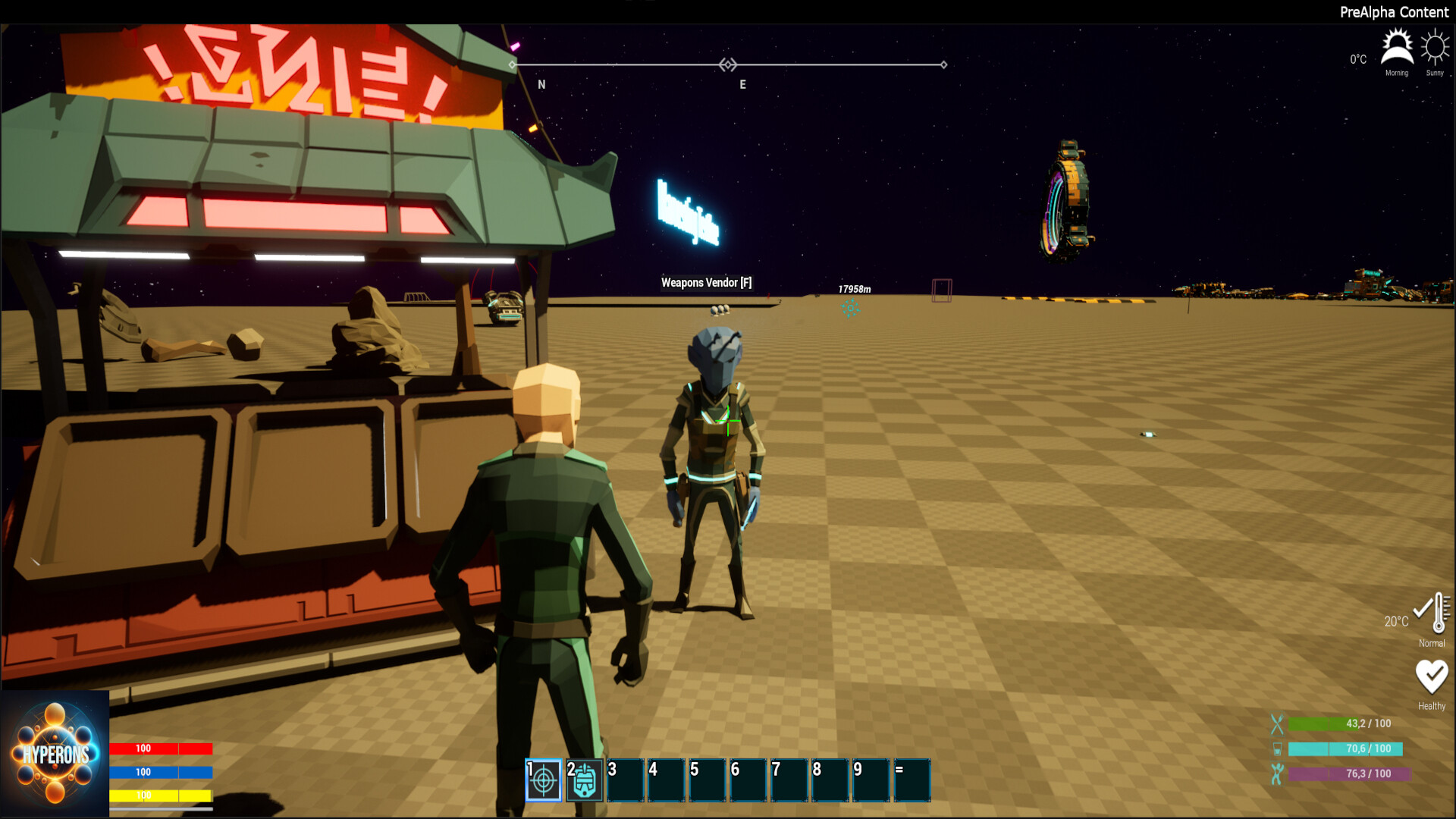The image size is (1456, 819).
Task: Interact with the Weapons Vendor prompt
Action: point(706,281)
